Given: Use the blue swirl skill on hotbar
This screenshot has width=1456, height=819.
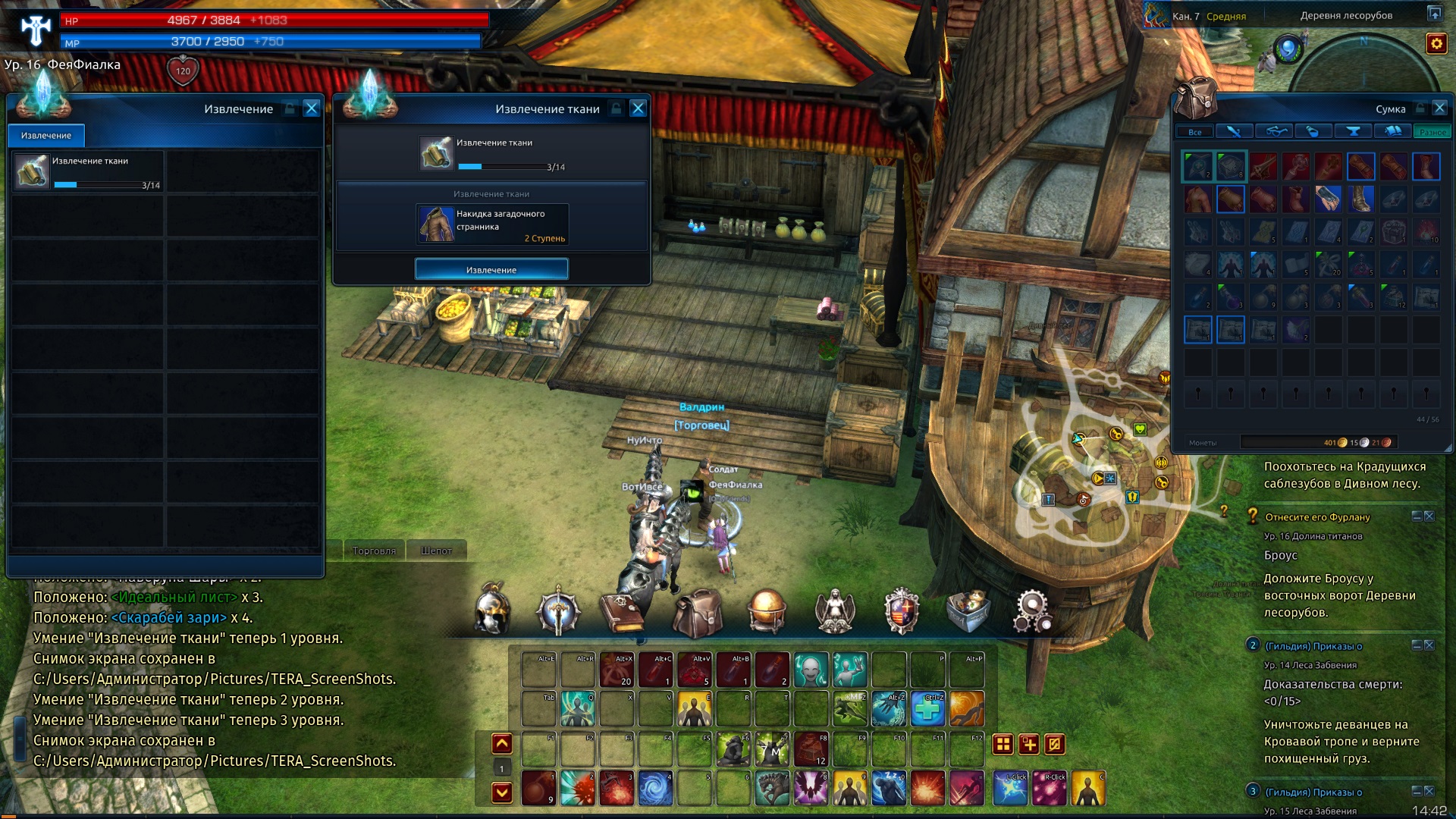Looking at the screenshot, I should (655, 788).
